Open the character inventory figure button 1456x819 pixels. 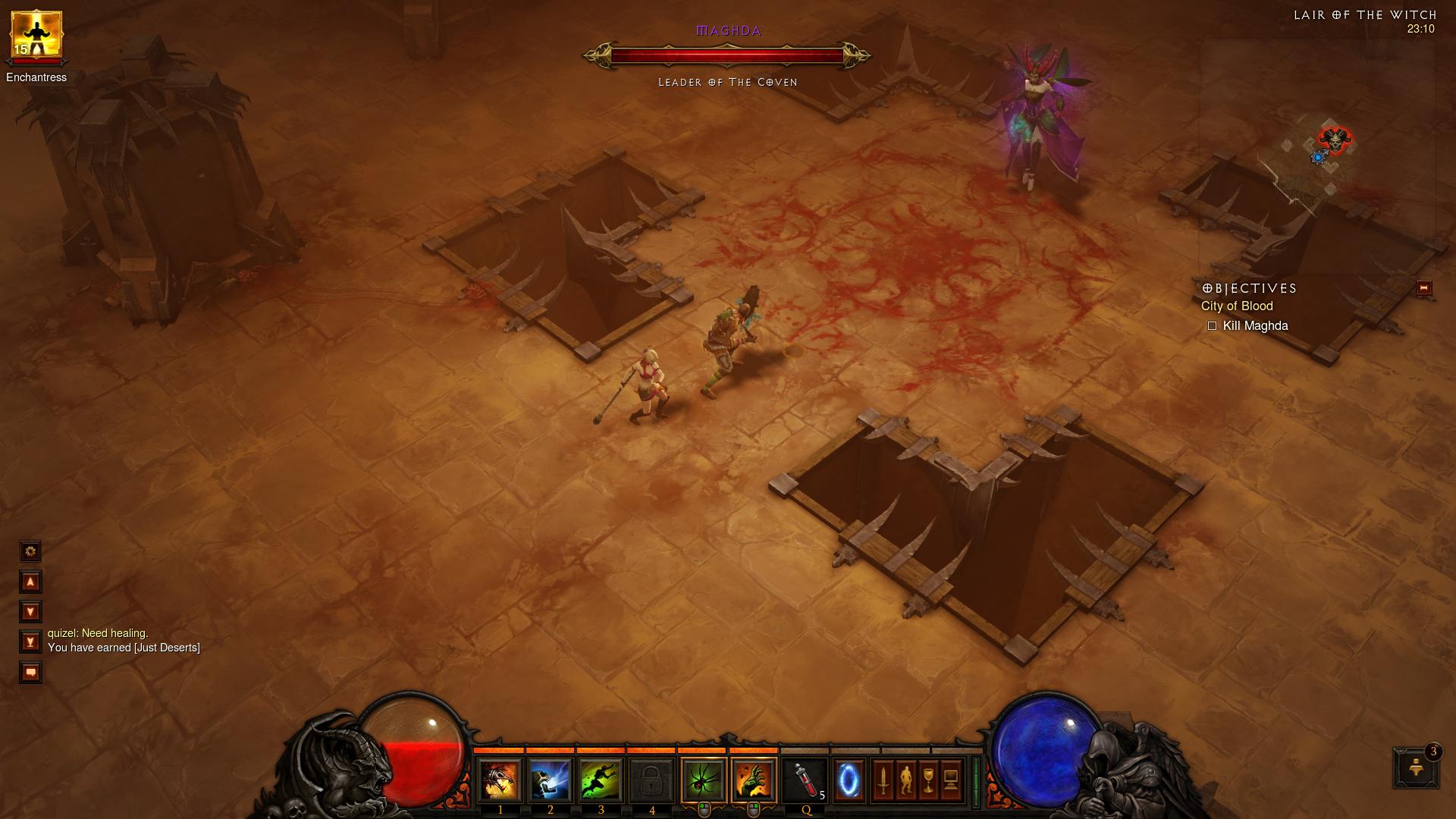905,780
